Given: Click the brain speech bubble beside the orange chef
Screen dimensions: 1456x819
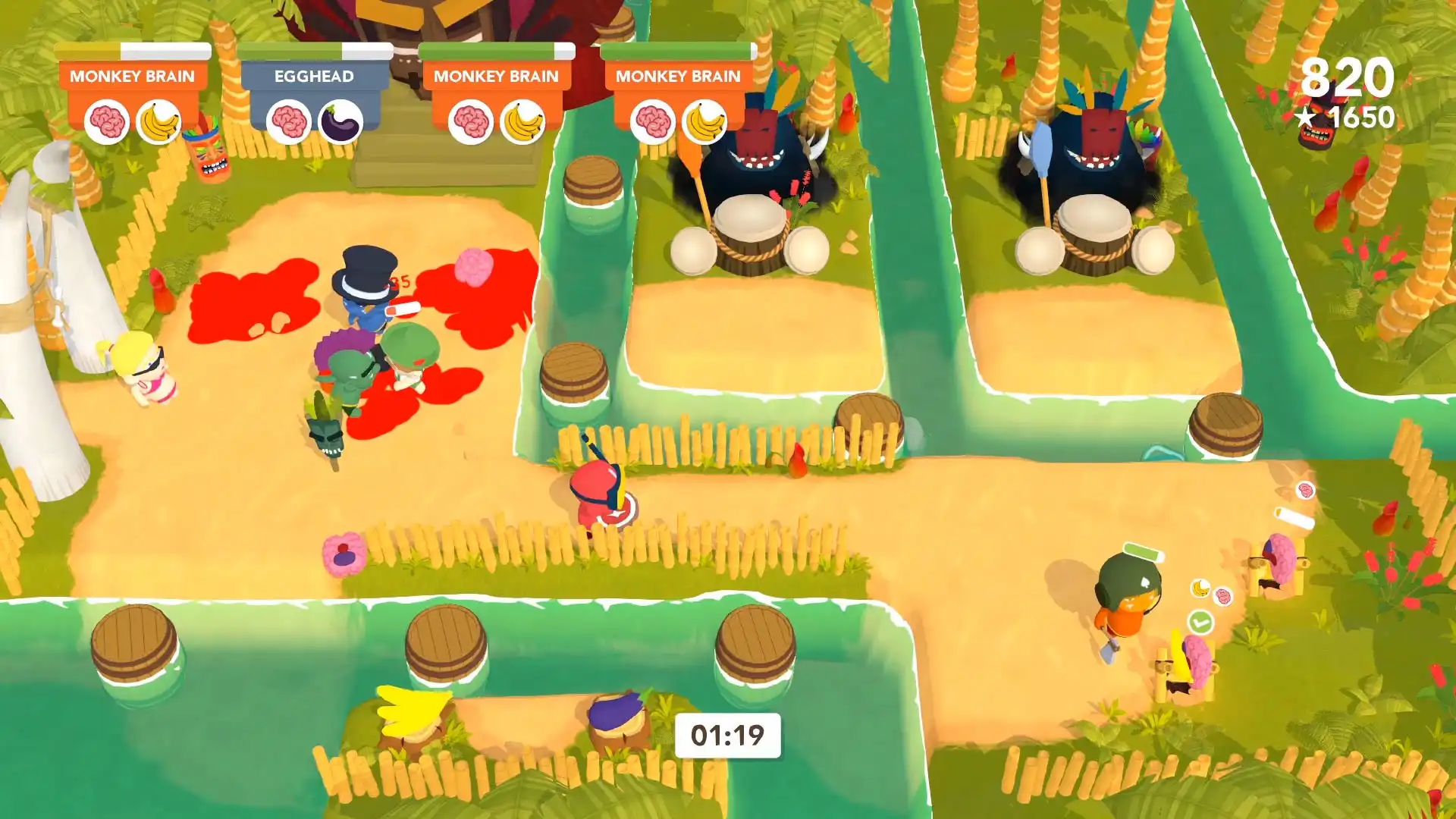Looking at the screenshot, I should [1223, 596].
